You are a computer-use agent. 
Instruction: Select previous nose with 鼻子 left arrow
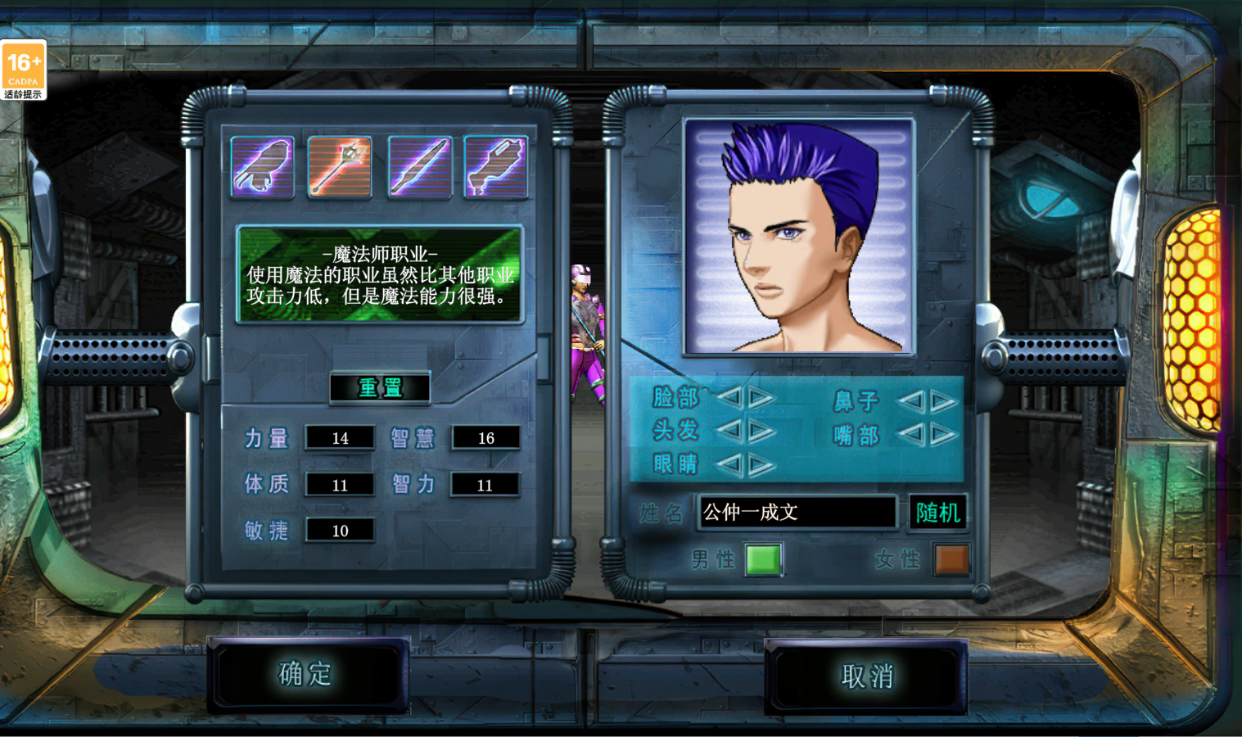click(x=910, y=401)
